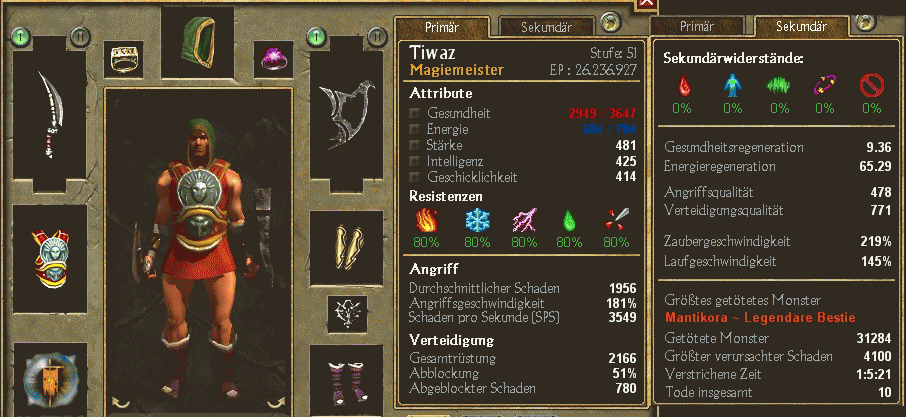This screenshot has width=906, height=417.
Task: Select the purple gem amulet slot
Action: [x=271, y=59]
